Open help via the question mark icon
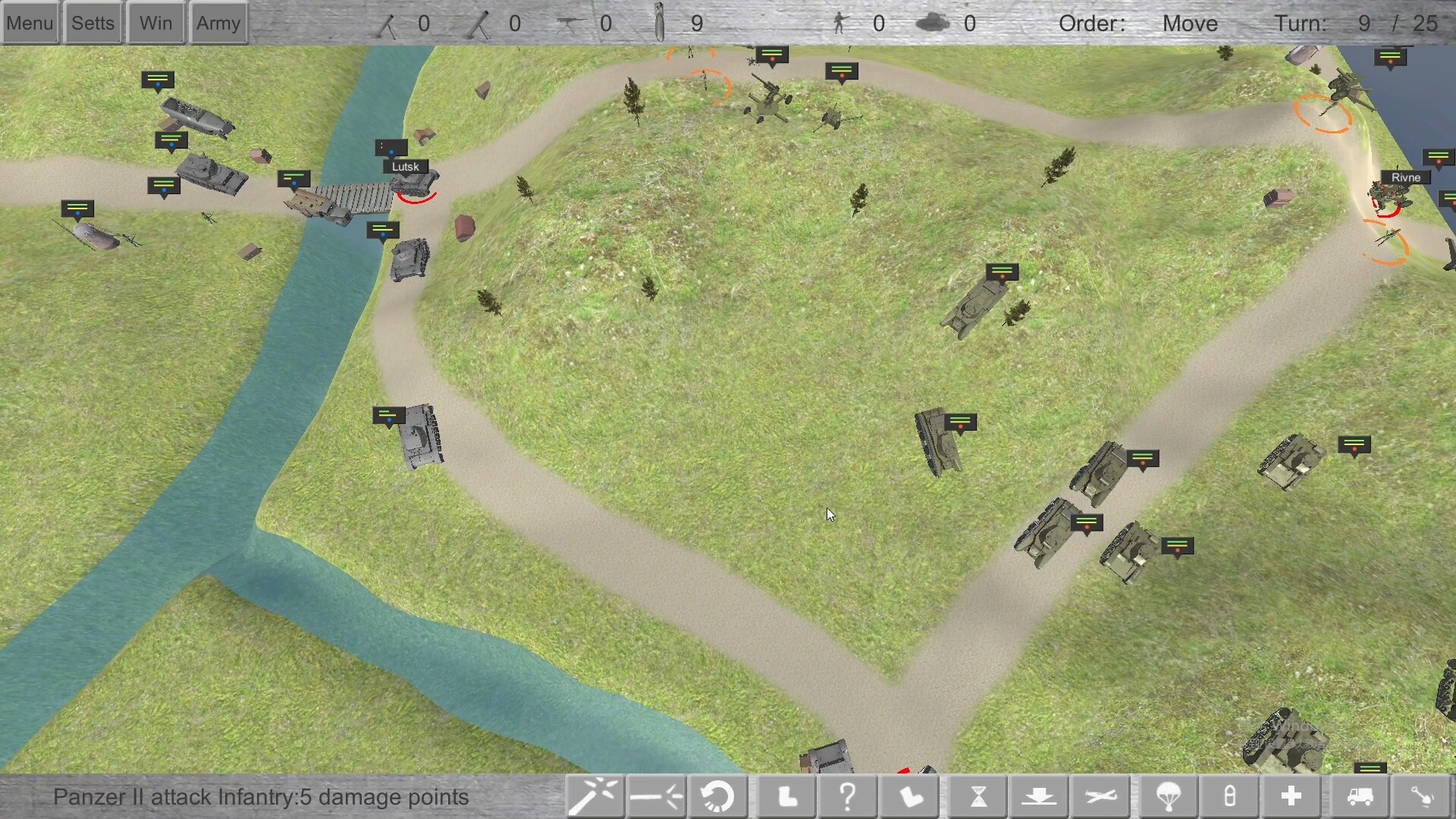This screenshot has width=1456, height=819. [x=847, y=796]
